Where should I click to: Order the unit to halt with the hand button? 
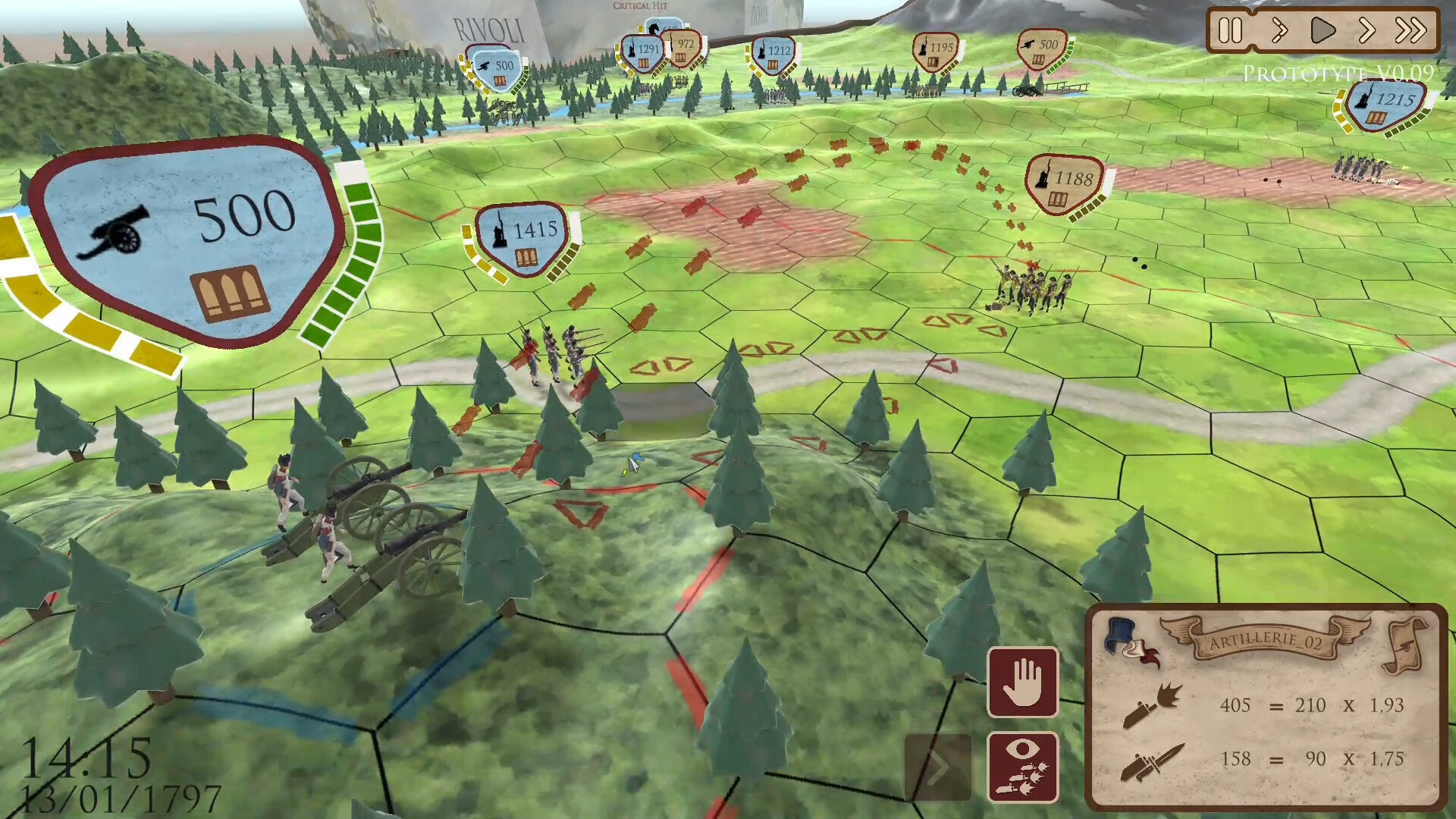1022,682
